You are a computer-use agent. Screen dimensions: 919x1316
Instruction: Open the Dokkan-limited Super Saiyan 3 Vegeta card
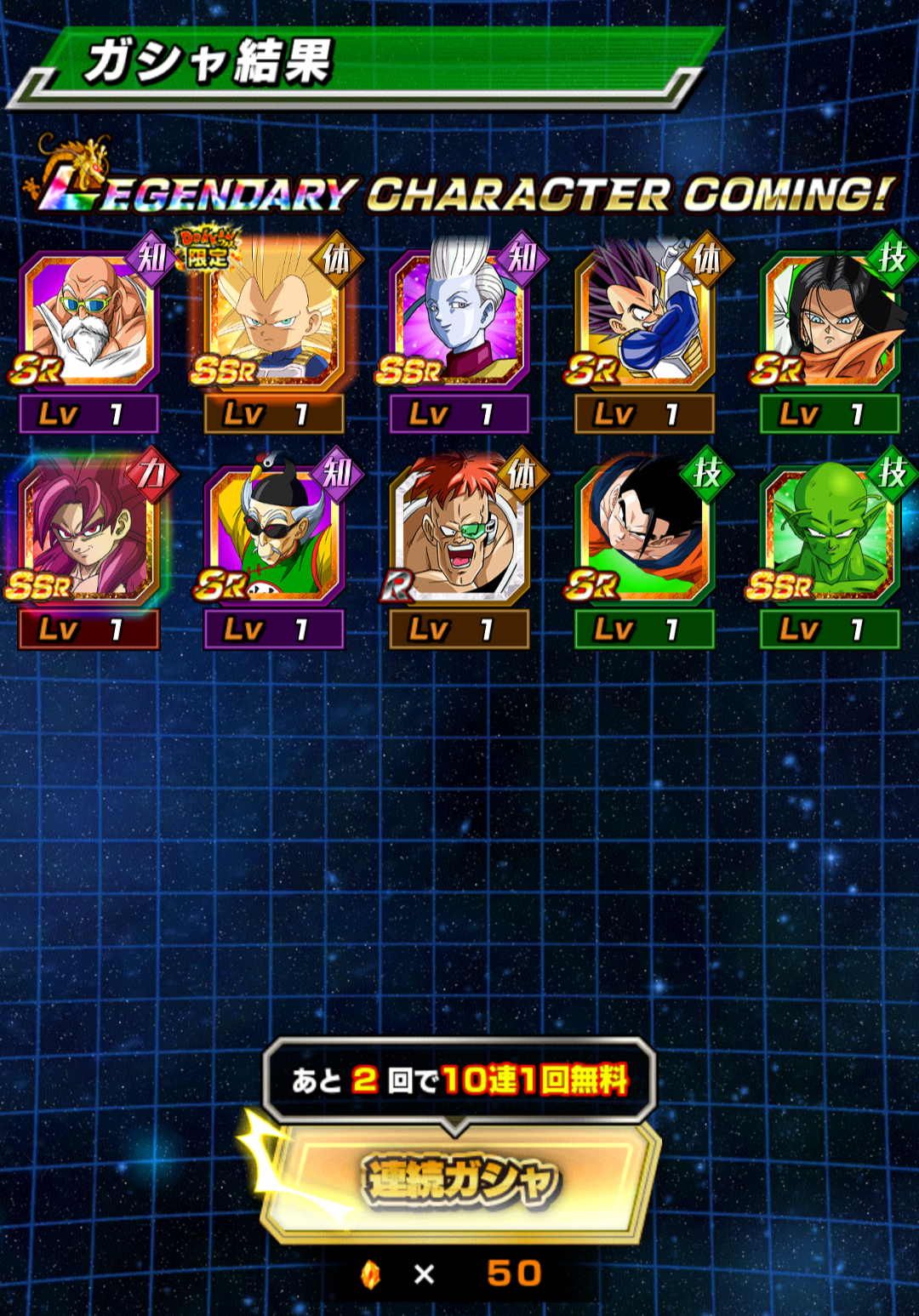(273, 319)
